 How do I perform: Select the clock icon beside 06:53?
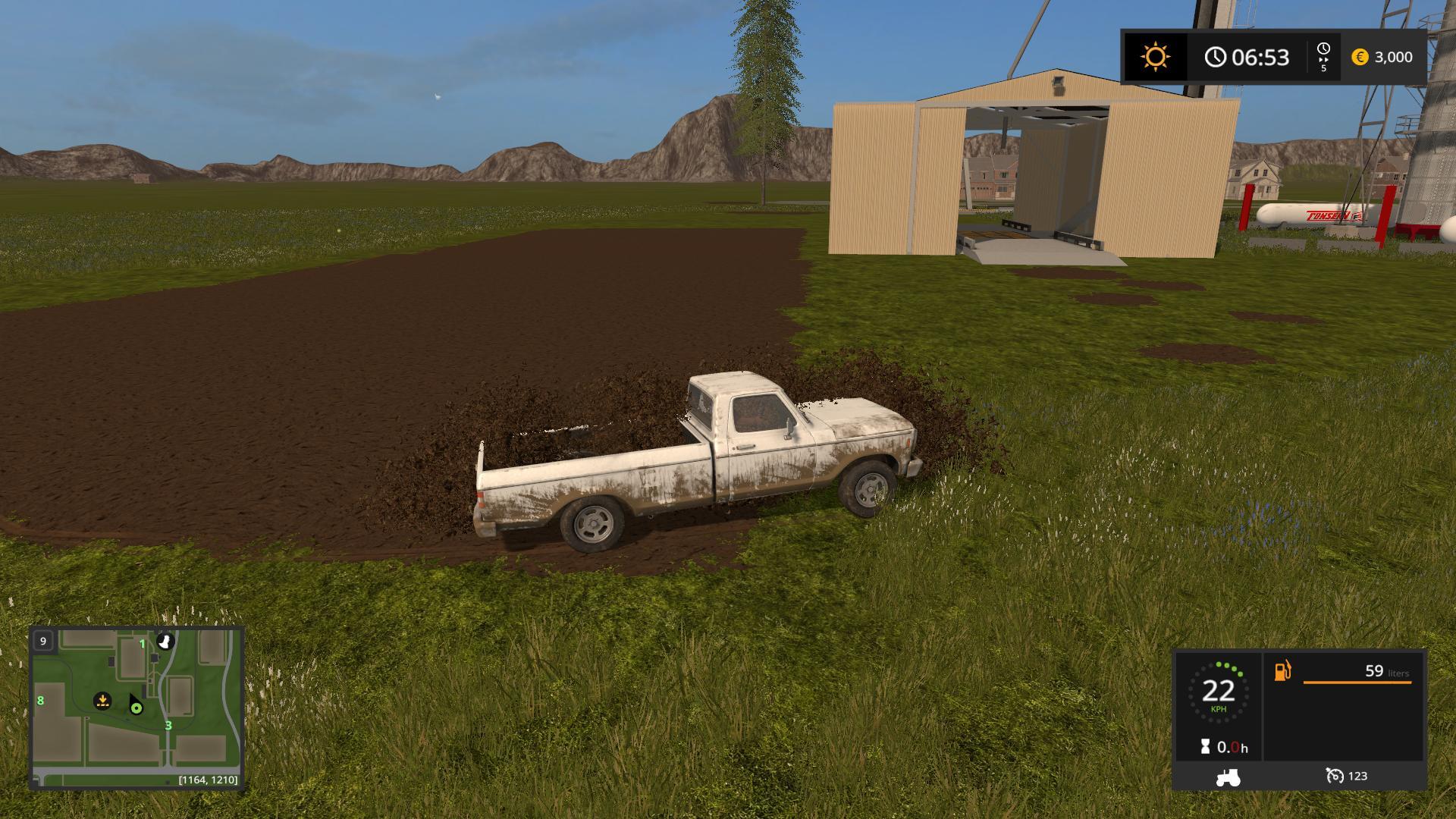point(1217,57)
